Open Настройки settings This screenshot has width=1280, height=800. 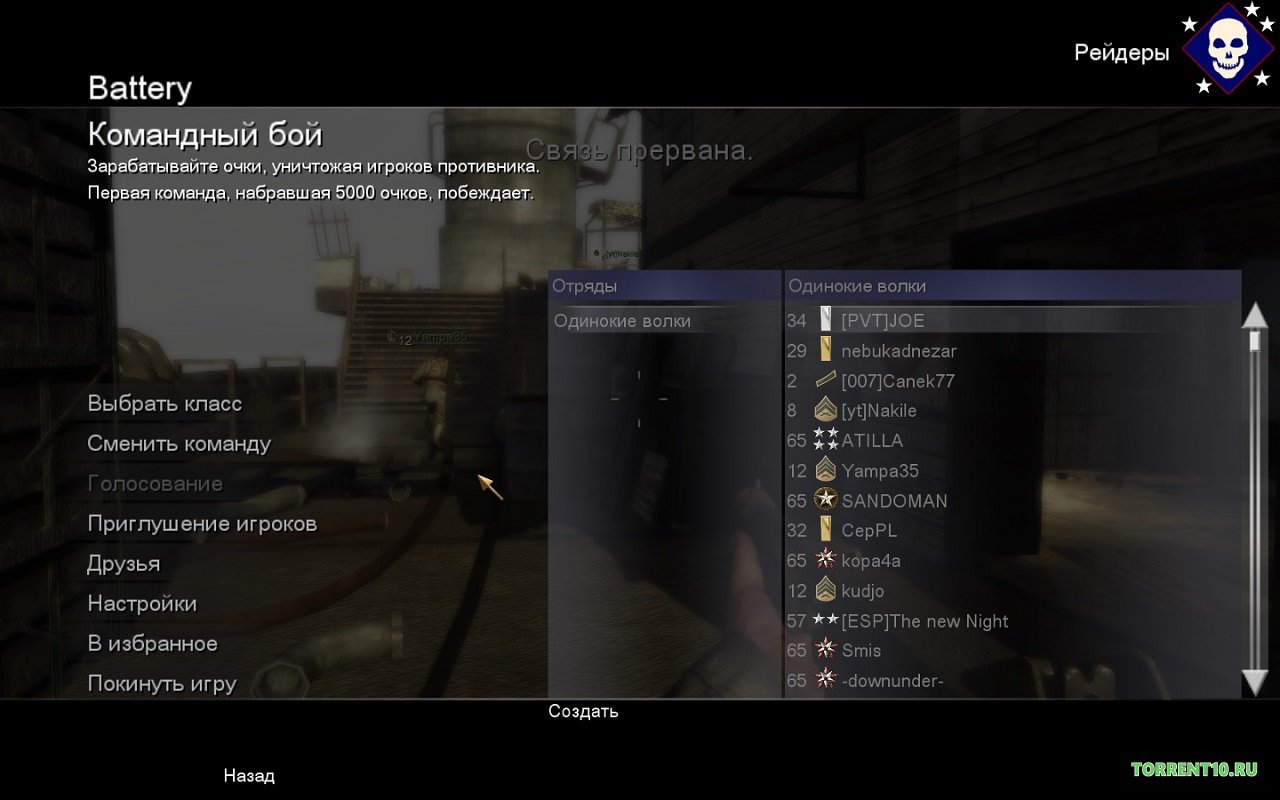(x=142, y=604)
